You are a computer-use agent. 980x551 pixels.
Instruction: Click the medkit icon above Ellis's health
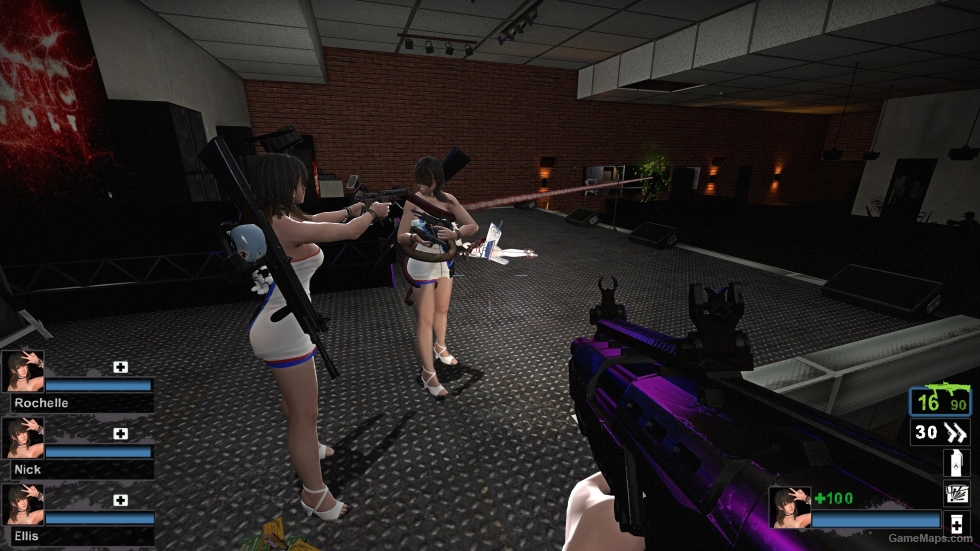pyautogui.click(x=121, y=500)
